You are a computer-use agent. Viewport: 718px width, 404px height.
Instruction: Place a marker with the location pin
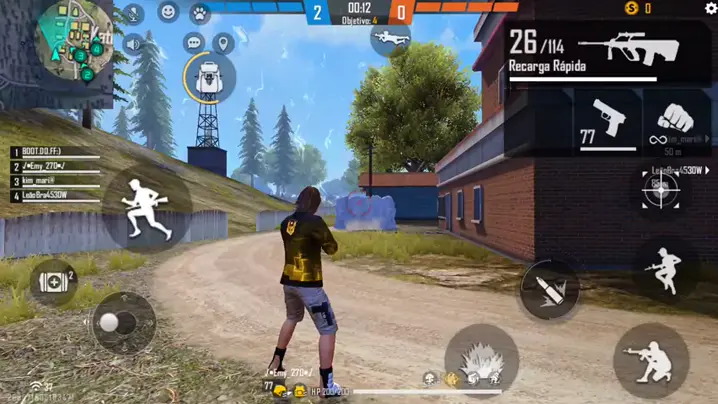click(223, 43)
